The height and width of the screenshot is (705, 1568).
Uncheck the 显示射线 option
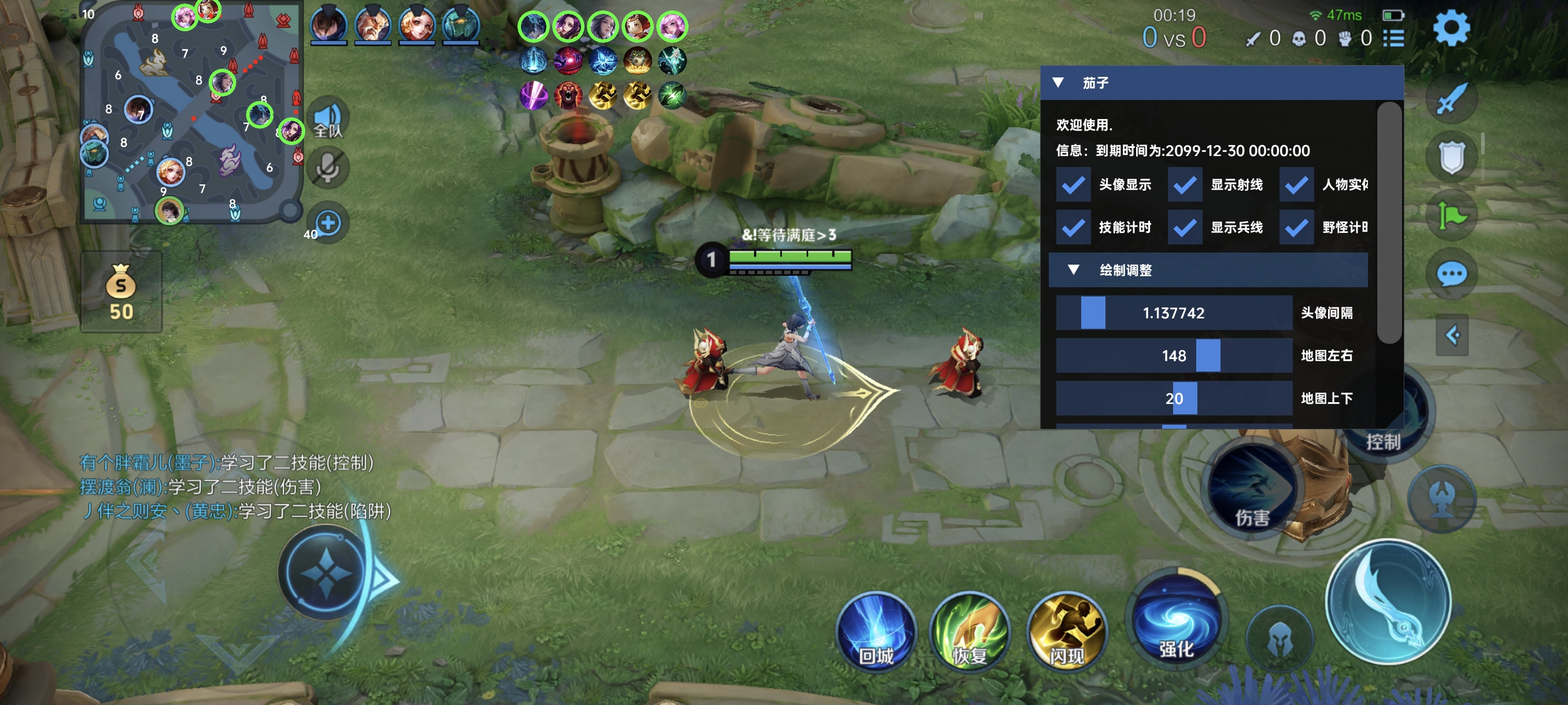[x=1185, y=185]
